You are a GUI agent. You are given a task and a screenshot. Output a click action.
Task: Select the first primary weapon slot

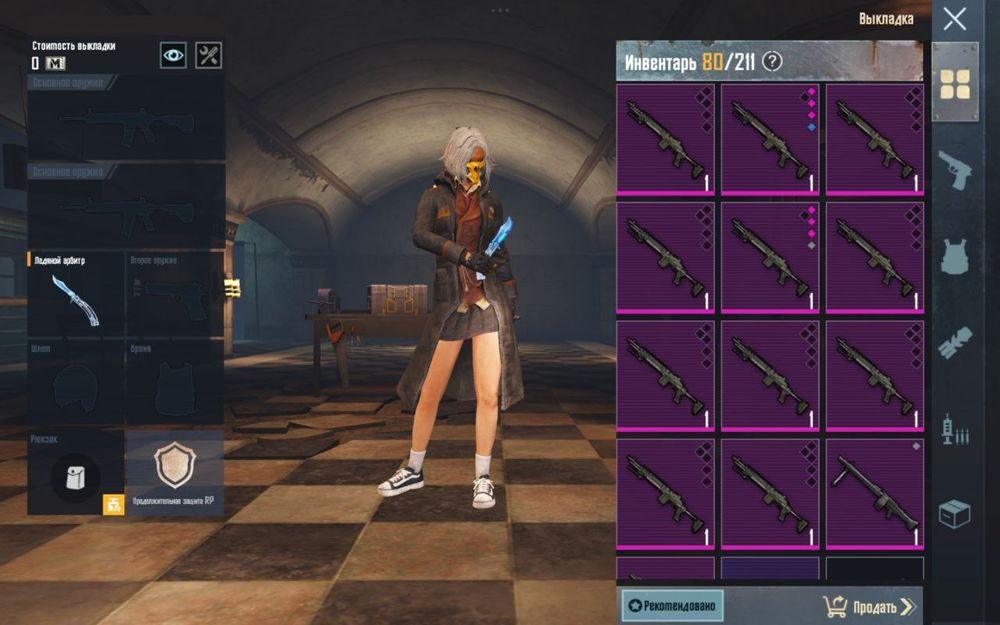pyautogui.click(x=126, y=118)
